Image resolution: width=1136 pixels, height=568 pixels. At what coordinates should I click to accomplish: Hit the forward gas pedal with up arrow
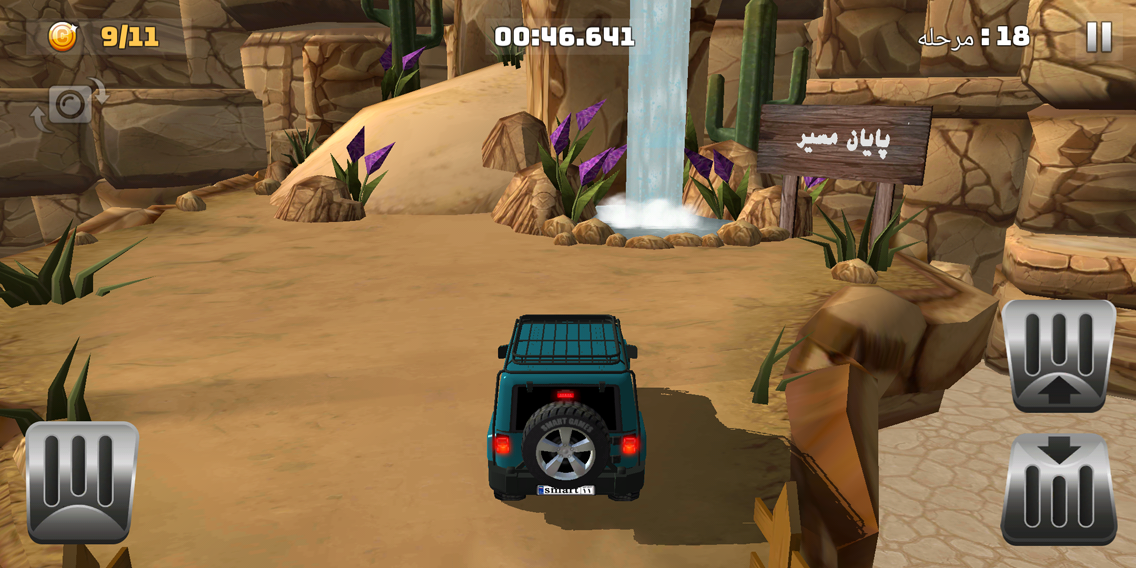(x=1058, y=355)
